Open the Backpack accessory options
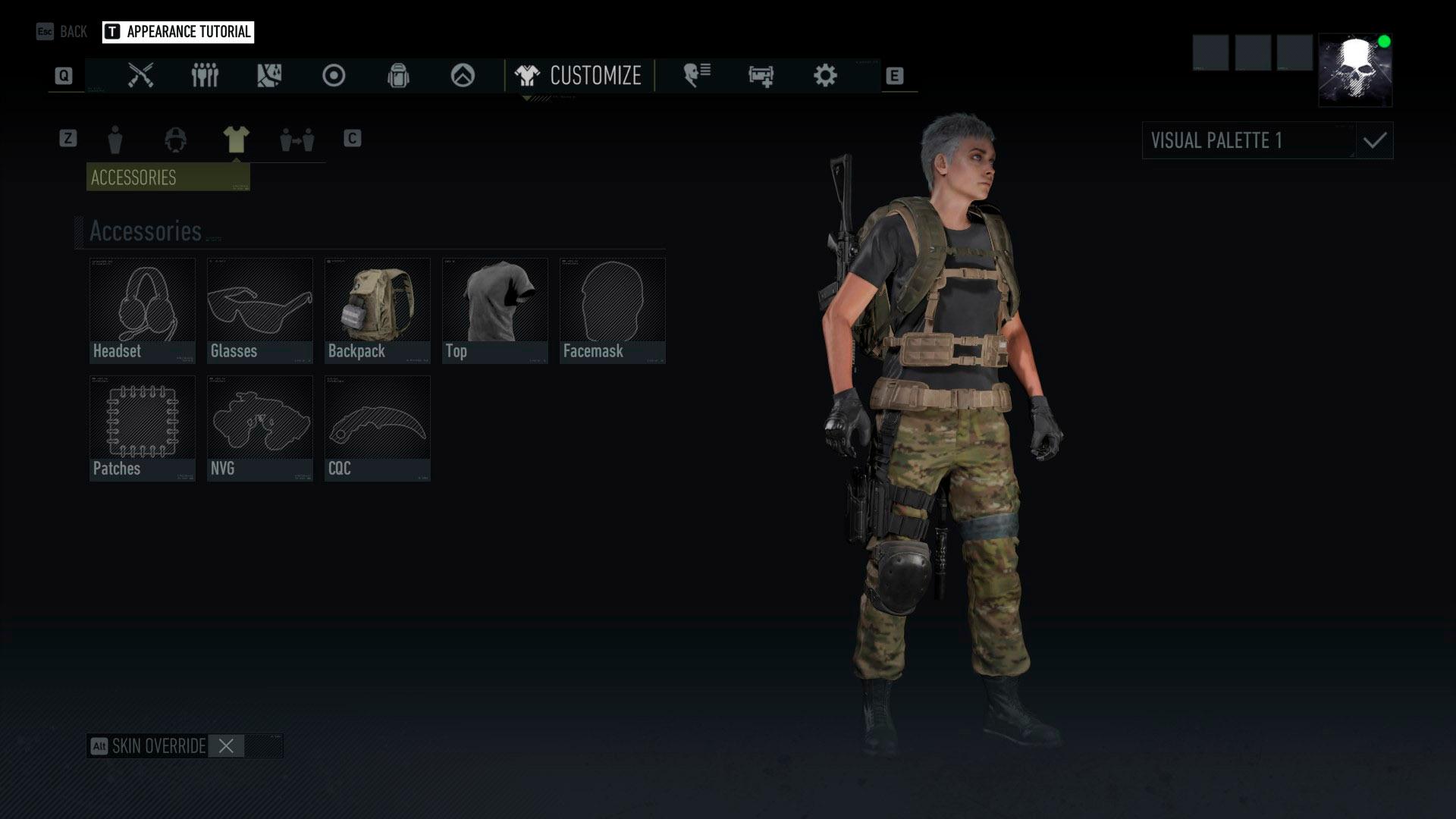Image resolution: width=1456 pixels, height=819 pixels. 378,310
